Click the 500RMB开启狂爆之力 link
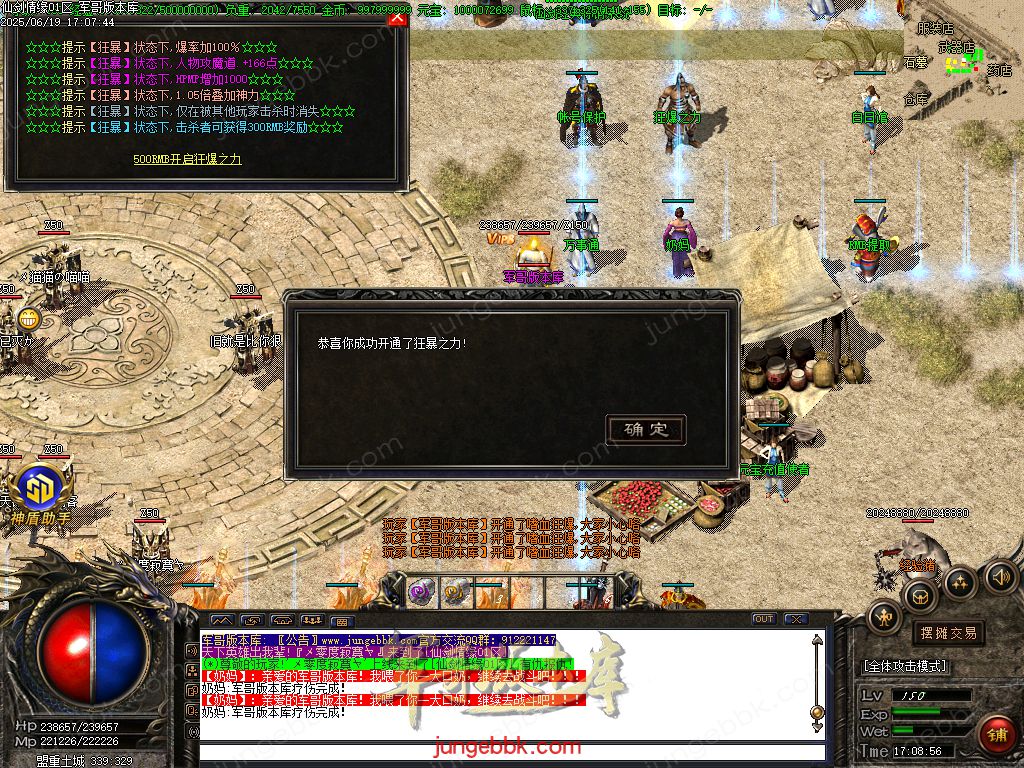 click(187, 159)
